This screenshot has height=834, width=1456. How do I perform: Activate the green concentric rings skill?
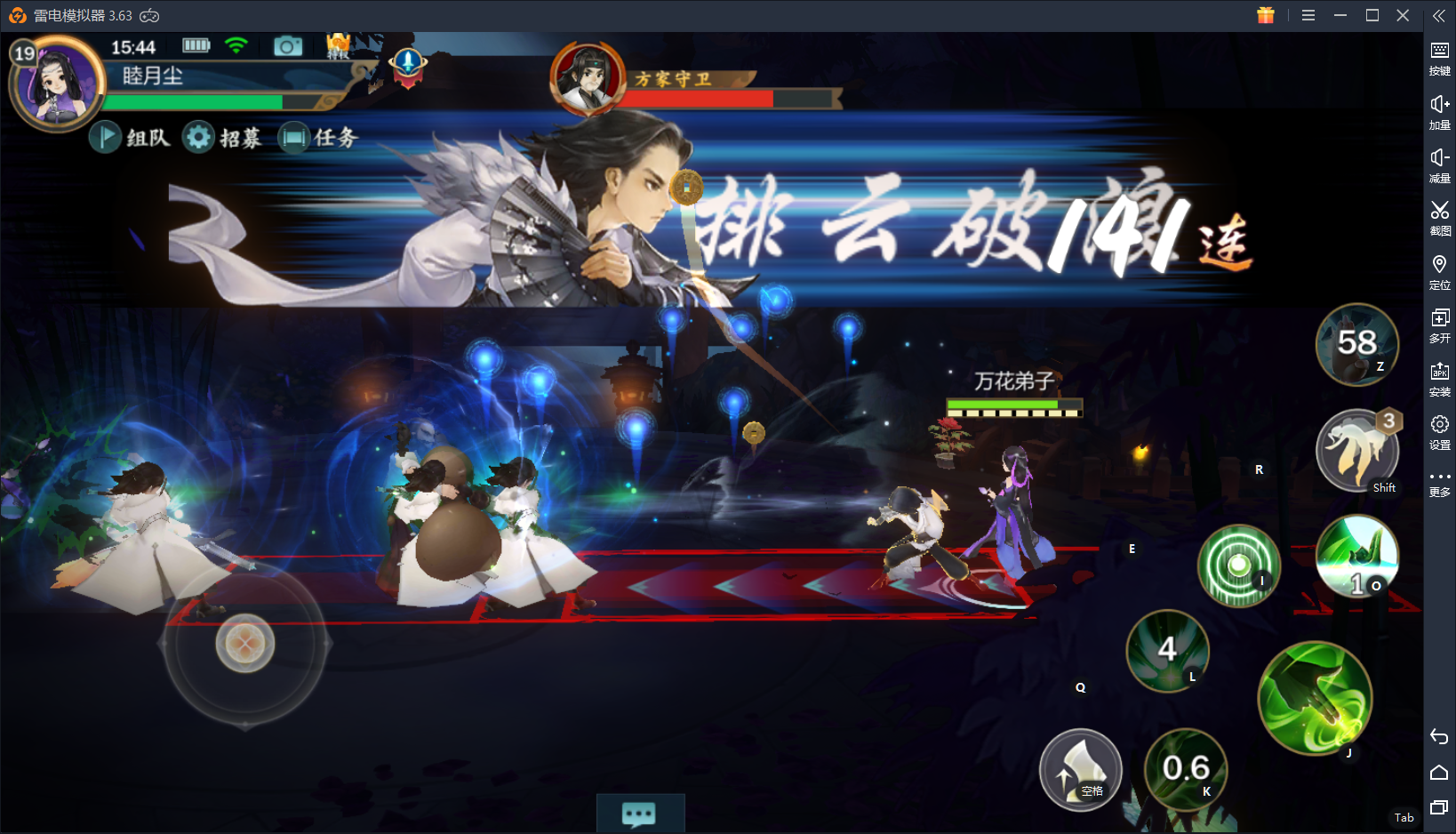pyautogui.click(x=1238, y=565)
